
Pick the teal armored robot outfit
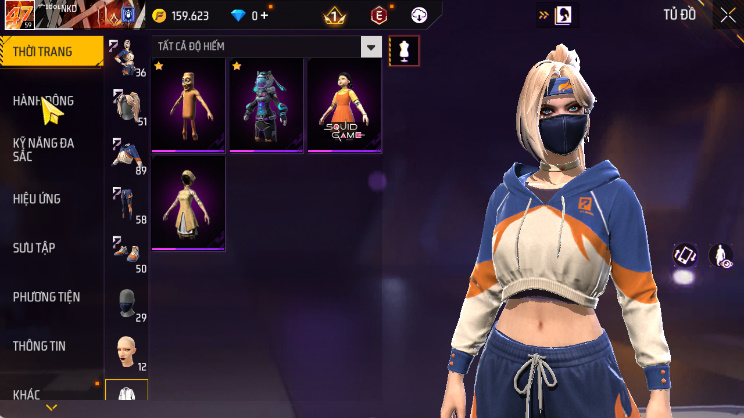[266, 105]
